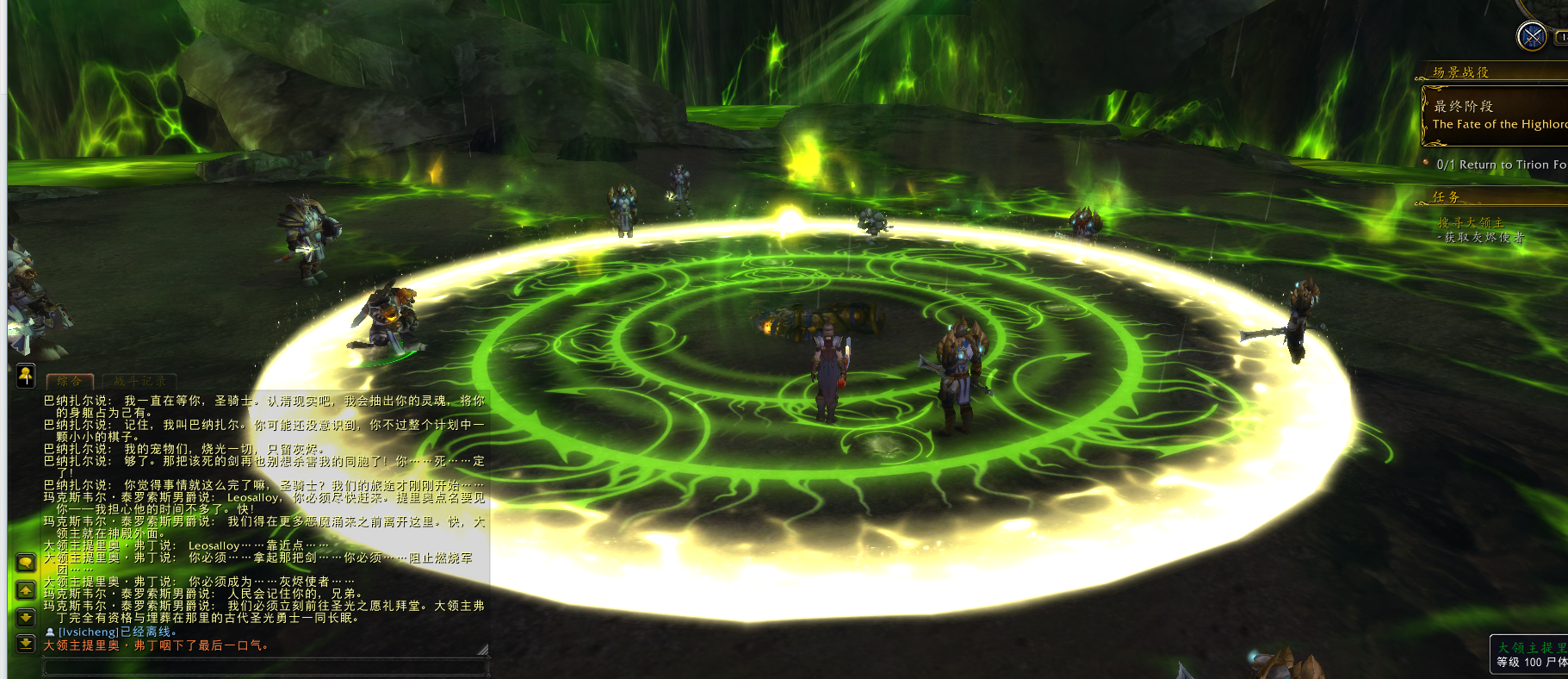Click the chat scroll-up arrow button
Screen dimensions: 1568x679
[26, 590]
